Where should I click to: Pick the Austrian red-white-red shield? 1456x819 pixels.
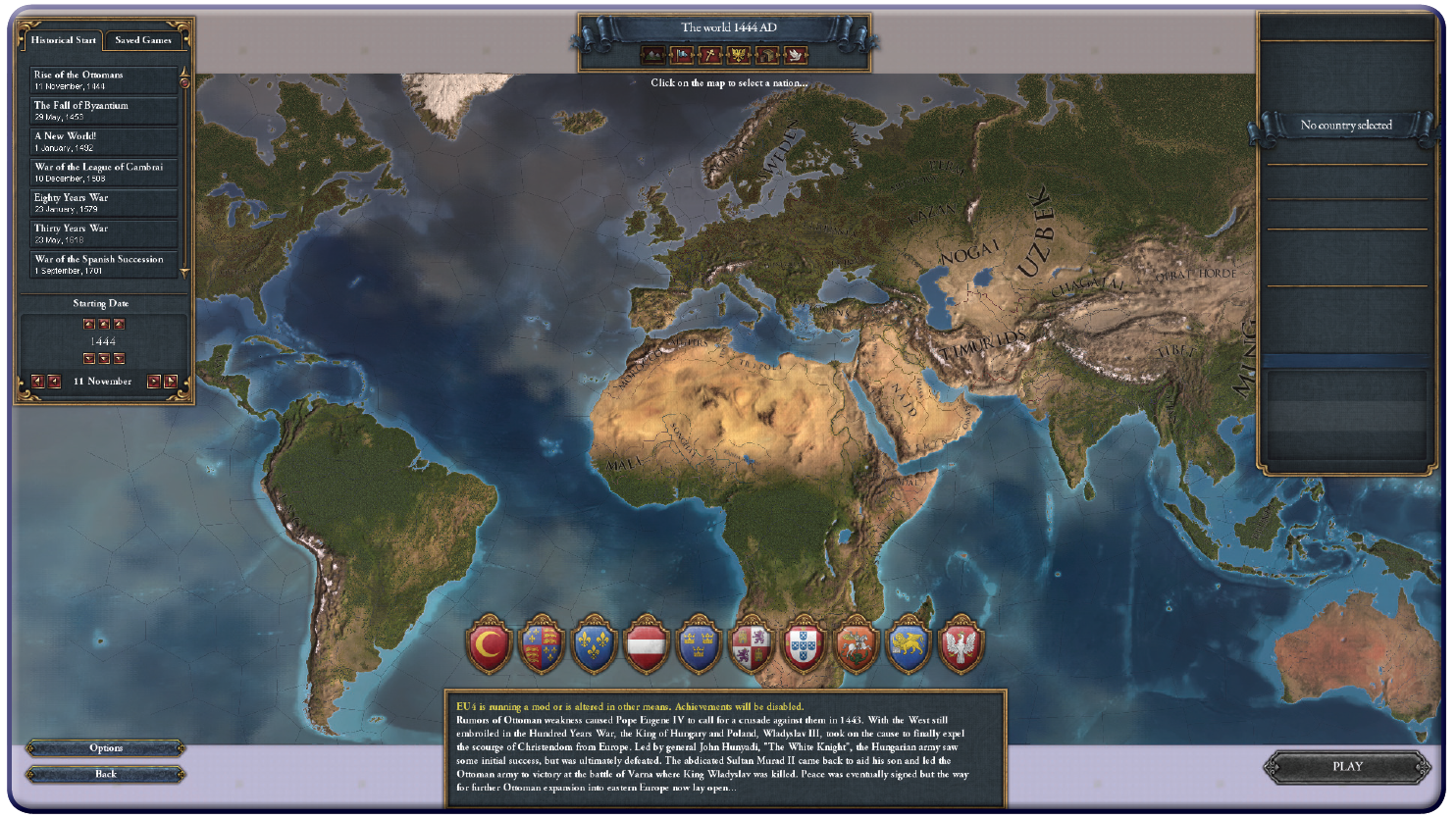pos(647,644)
